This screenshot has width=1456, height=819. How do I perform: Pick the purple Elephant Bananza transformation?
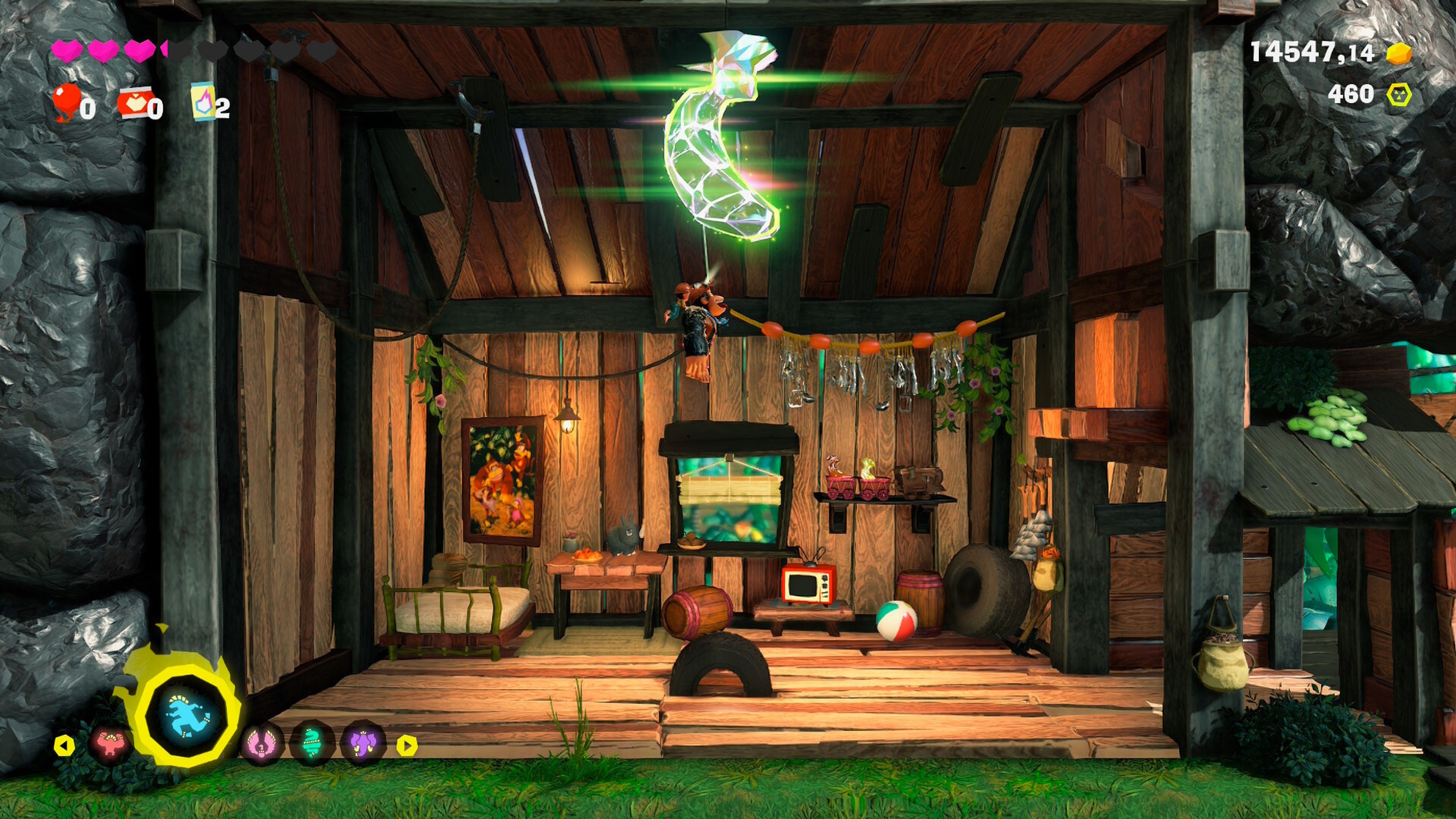(362, 744)
